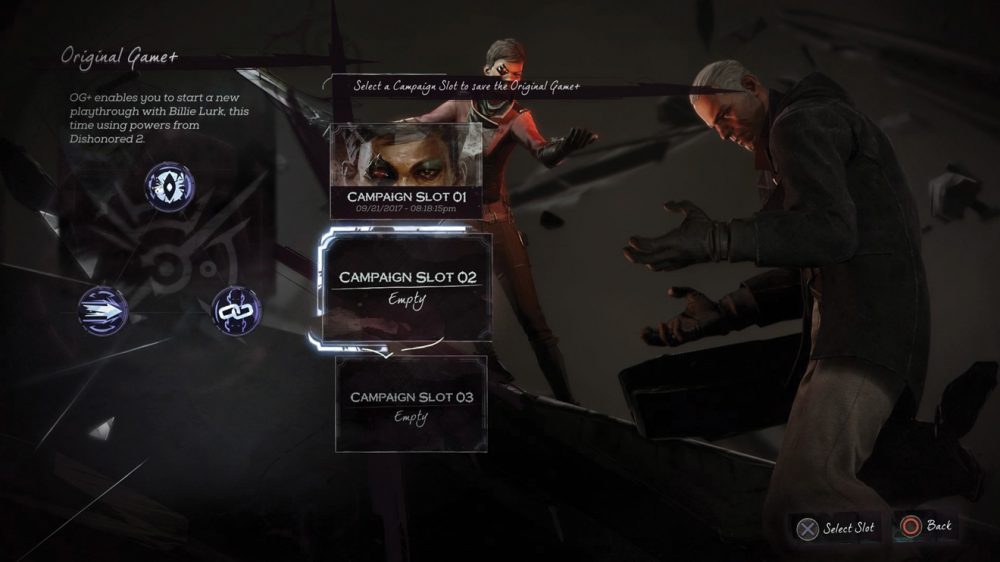The height and width of the screenshot is (562, 1000).
Task: Pick the empty Campaign Slot 03
Action: (411, 404)
